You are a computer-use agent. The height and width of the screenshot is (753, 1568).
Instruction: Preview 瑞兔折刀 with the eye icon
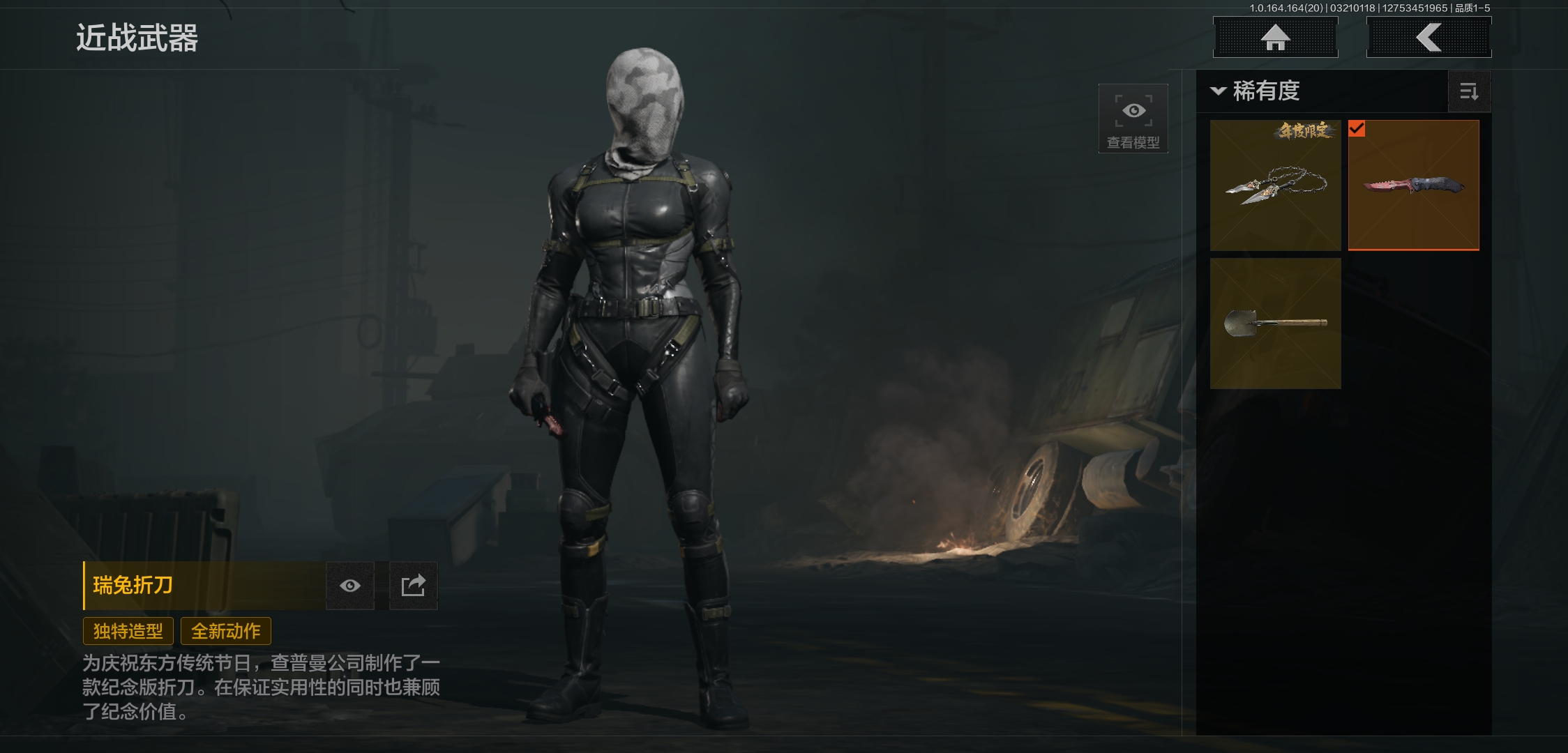coord(350,586)
